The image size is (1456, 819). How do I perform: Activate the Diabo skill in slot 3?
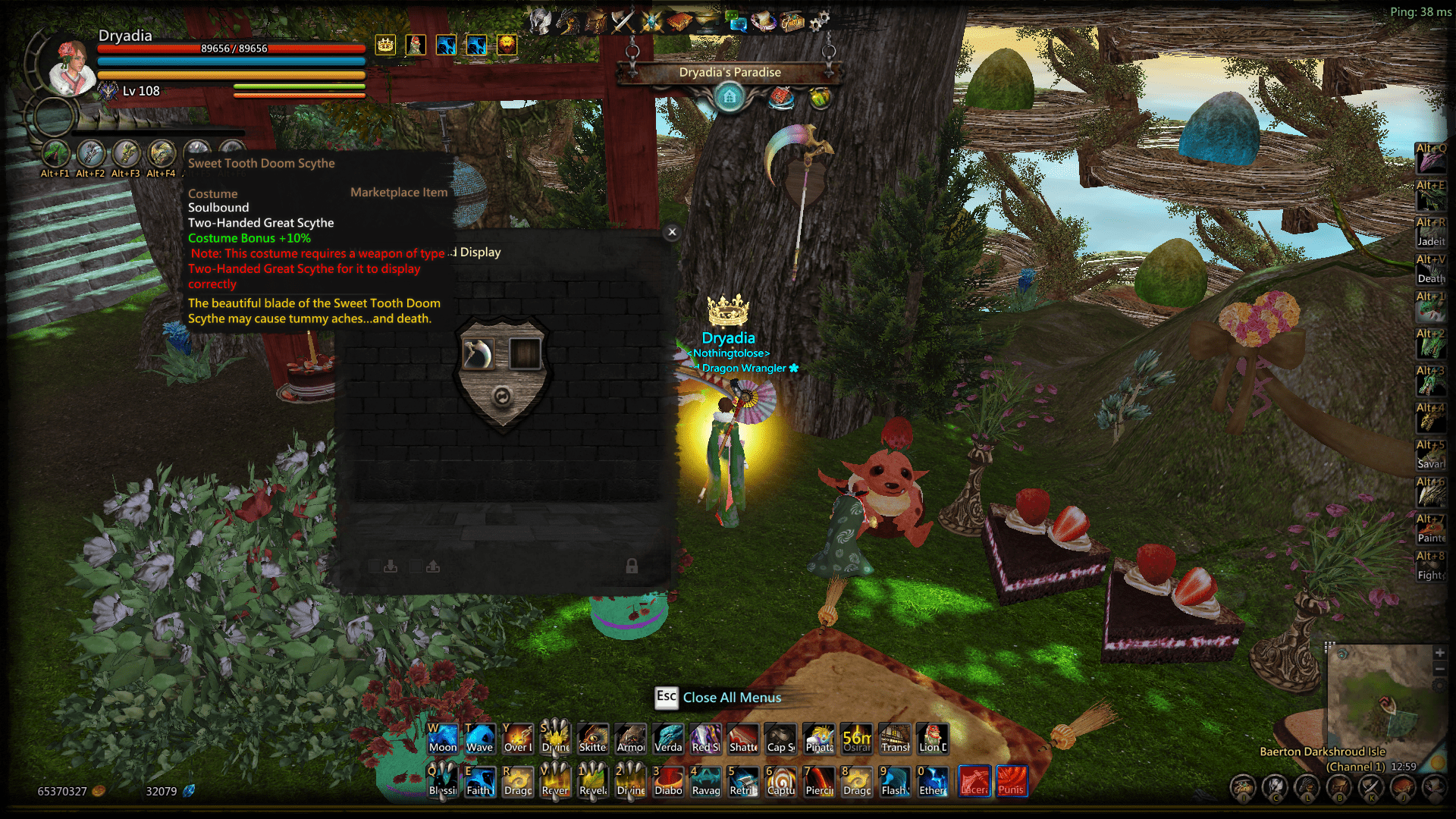pyautogui.click(x=668, y=781)
